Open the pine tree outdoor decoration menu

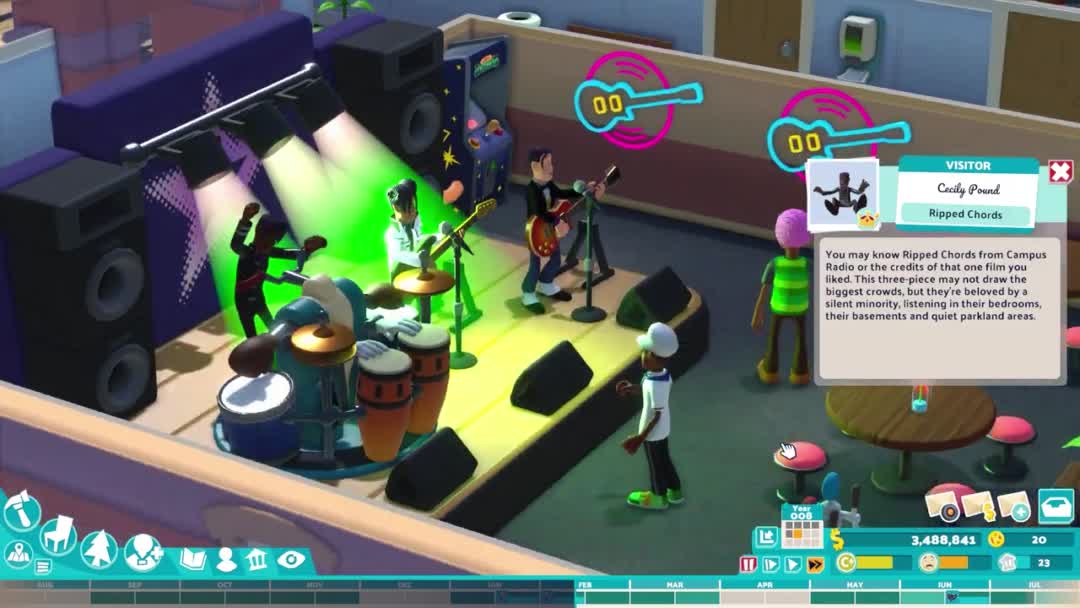99,548
